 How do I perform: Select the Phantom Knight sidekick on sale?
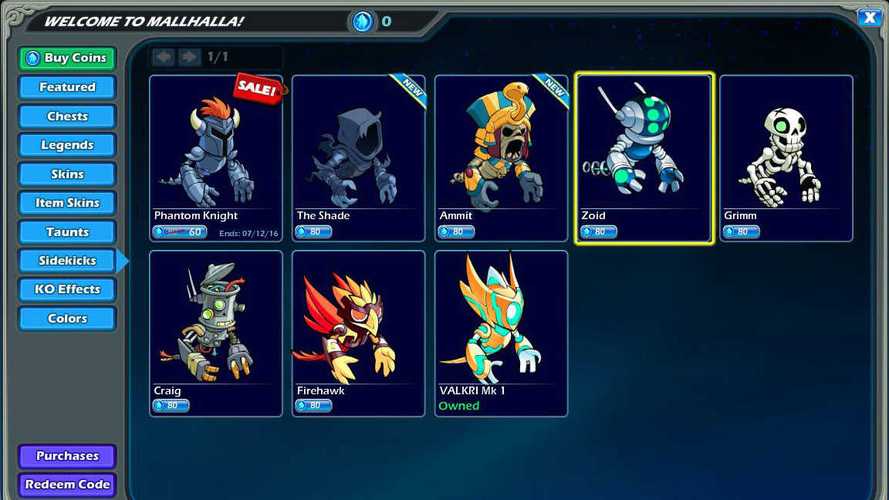tap(216, 157)
